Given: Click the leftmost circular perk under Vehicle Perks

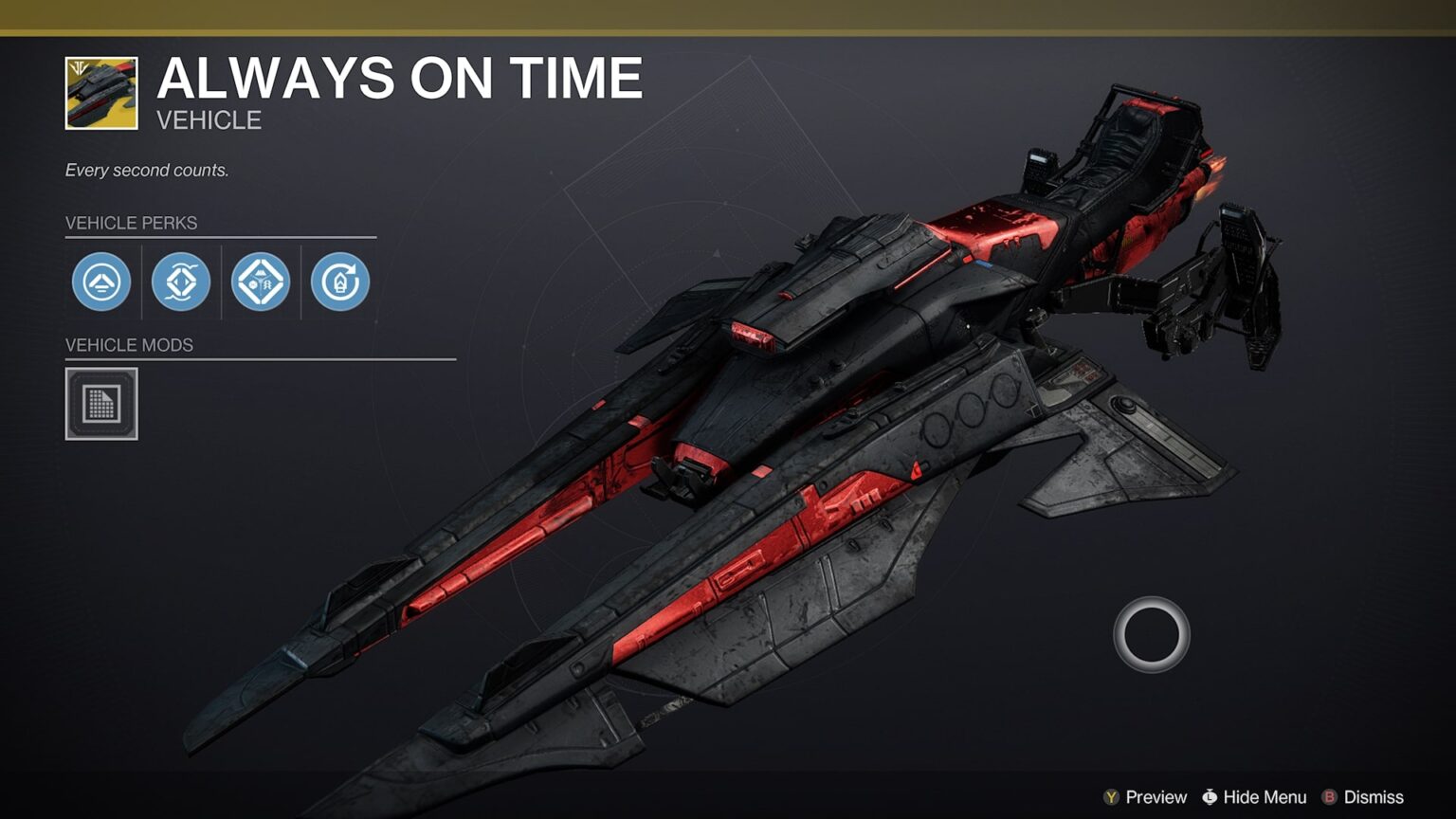Looking at the screenshot, I should [x=101, y=282].
